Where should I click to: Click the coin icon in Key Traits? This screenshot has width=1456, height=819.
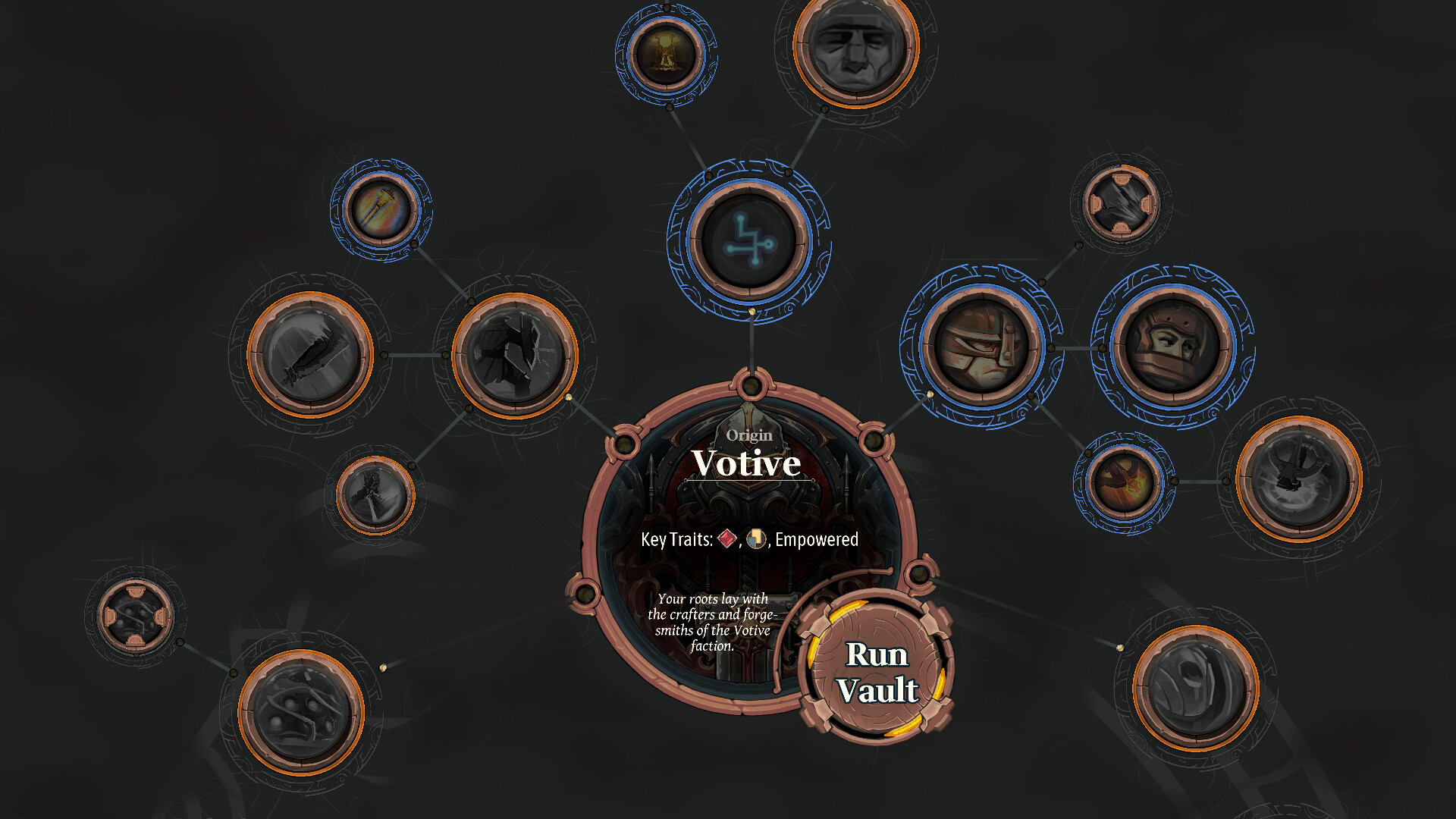[x=757, y=540]
